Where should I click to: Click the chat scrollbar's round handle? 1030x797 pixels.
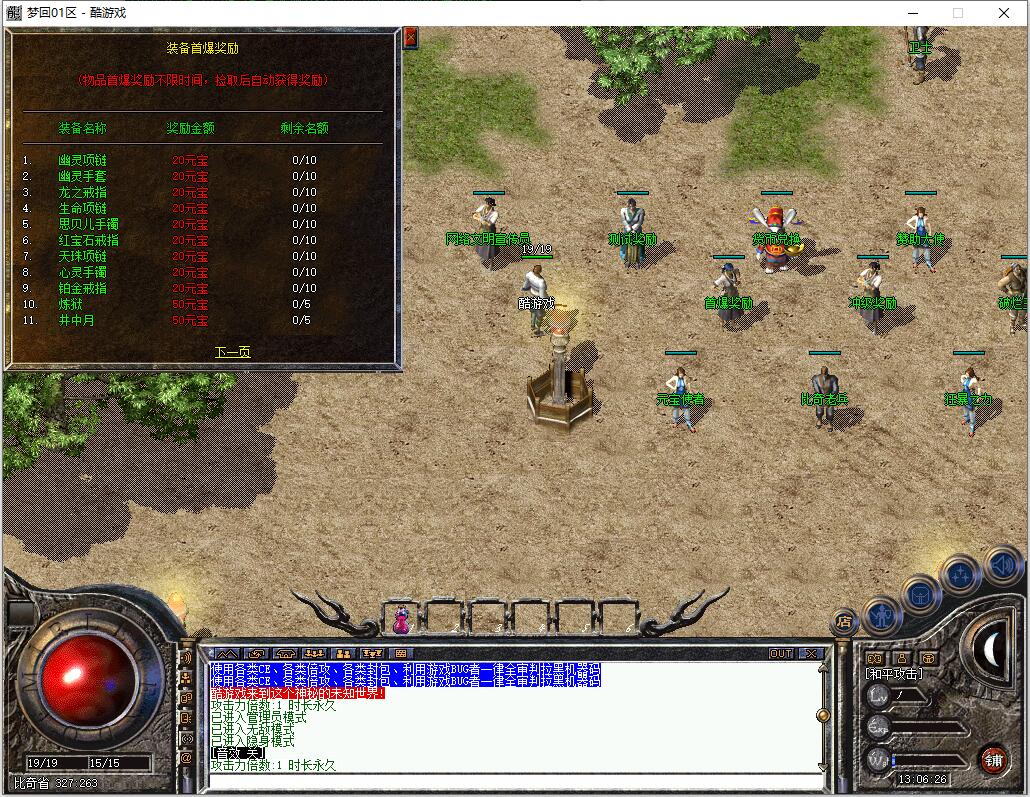[823, 715]
